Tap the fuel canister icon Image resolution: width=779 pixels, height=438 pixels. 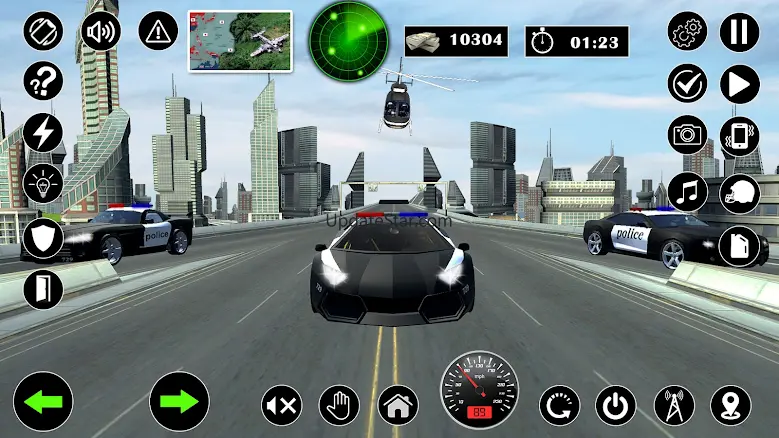click(x=740, y=243)
